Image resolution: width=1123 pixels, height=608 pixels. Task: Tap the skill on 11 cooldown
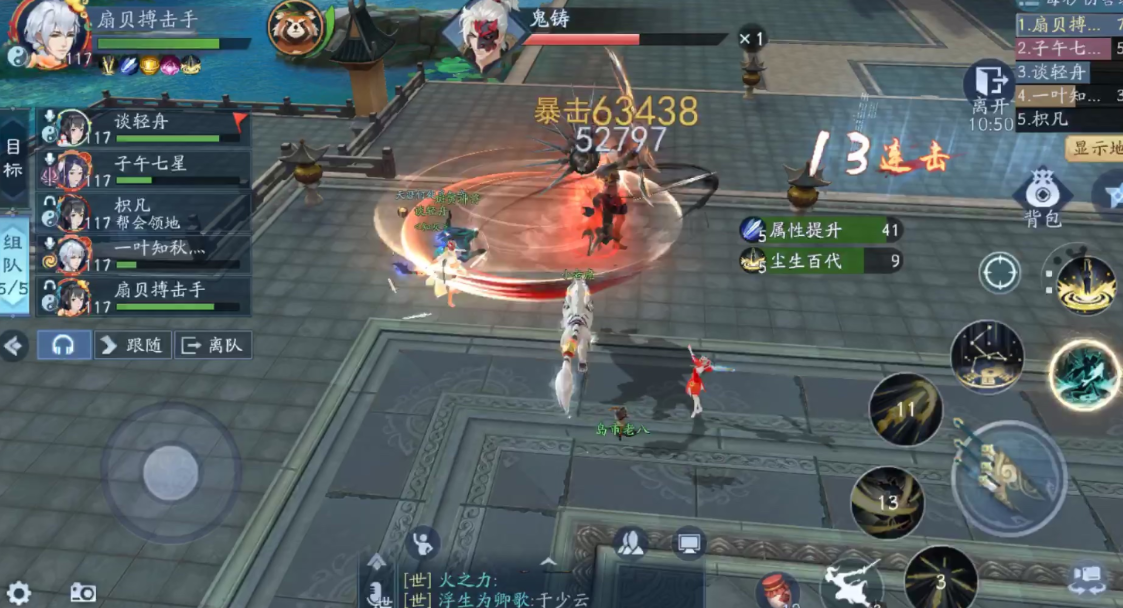(x=906, y=408)
